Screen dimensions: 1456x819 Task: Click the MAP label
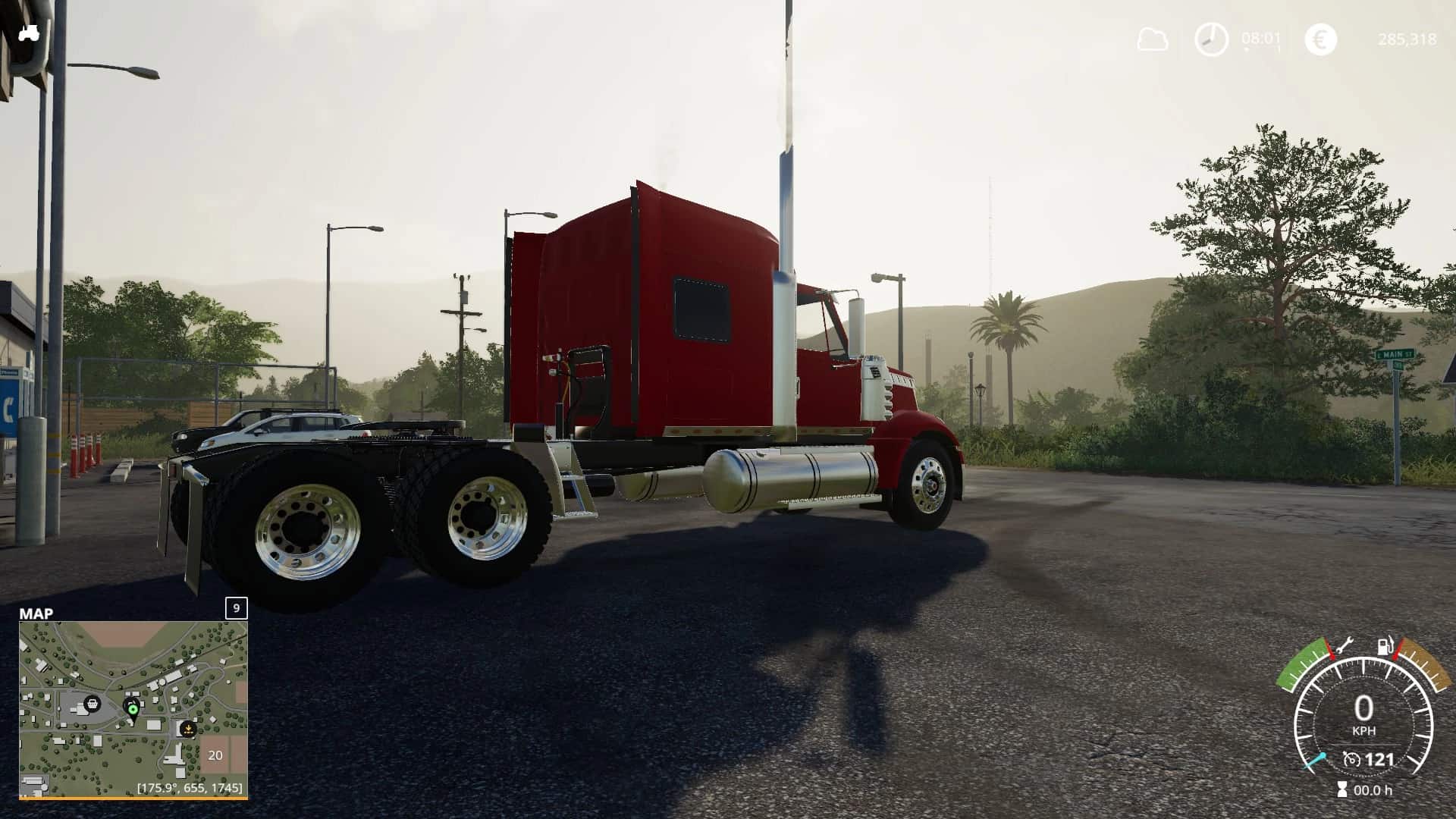click(x=36, y=614)
